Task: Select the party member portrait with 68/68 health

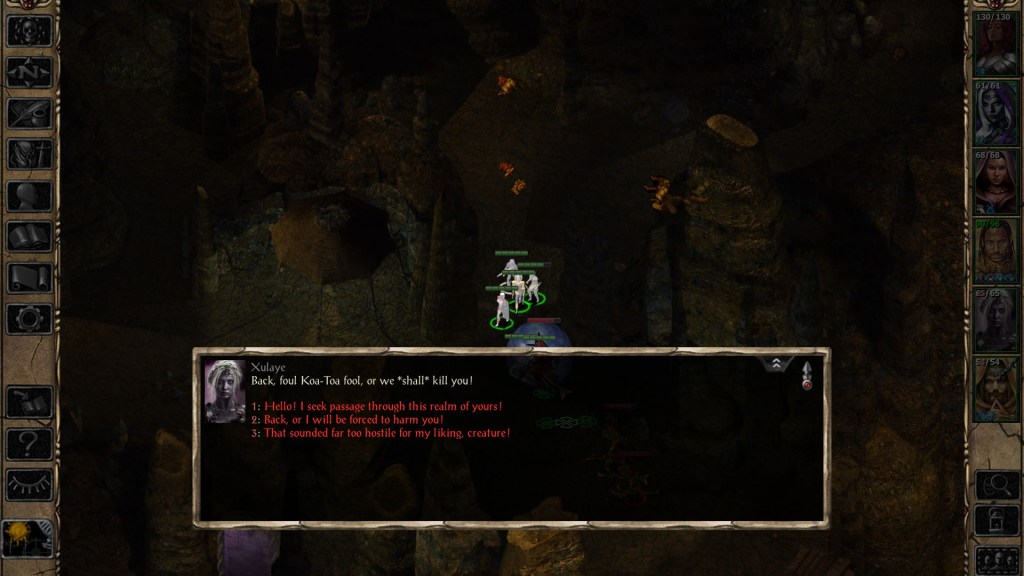Action: point(995,183)
